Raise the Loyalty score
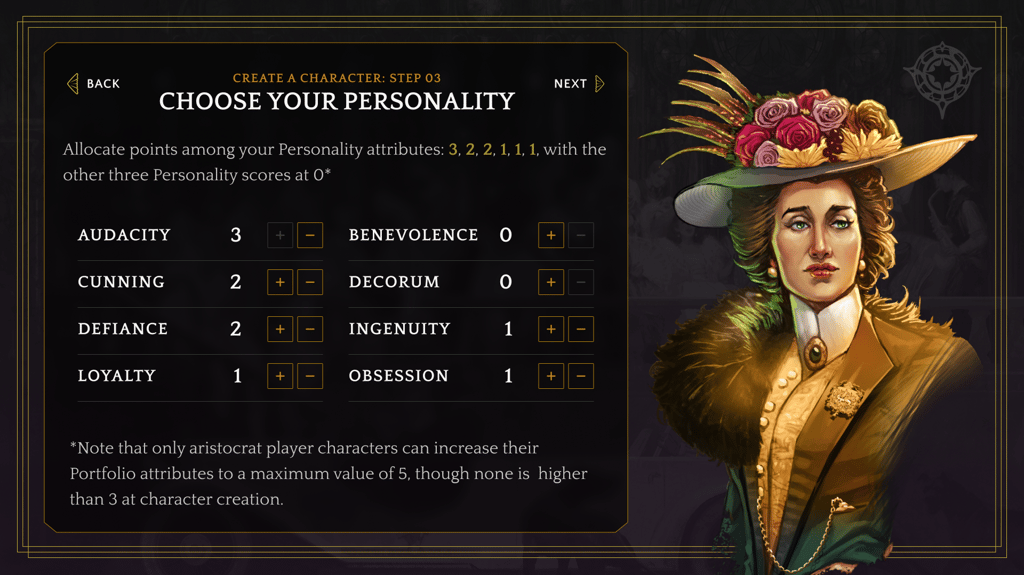The image size is (1024, 575). 280,376
